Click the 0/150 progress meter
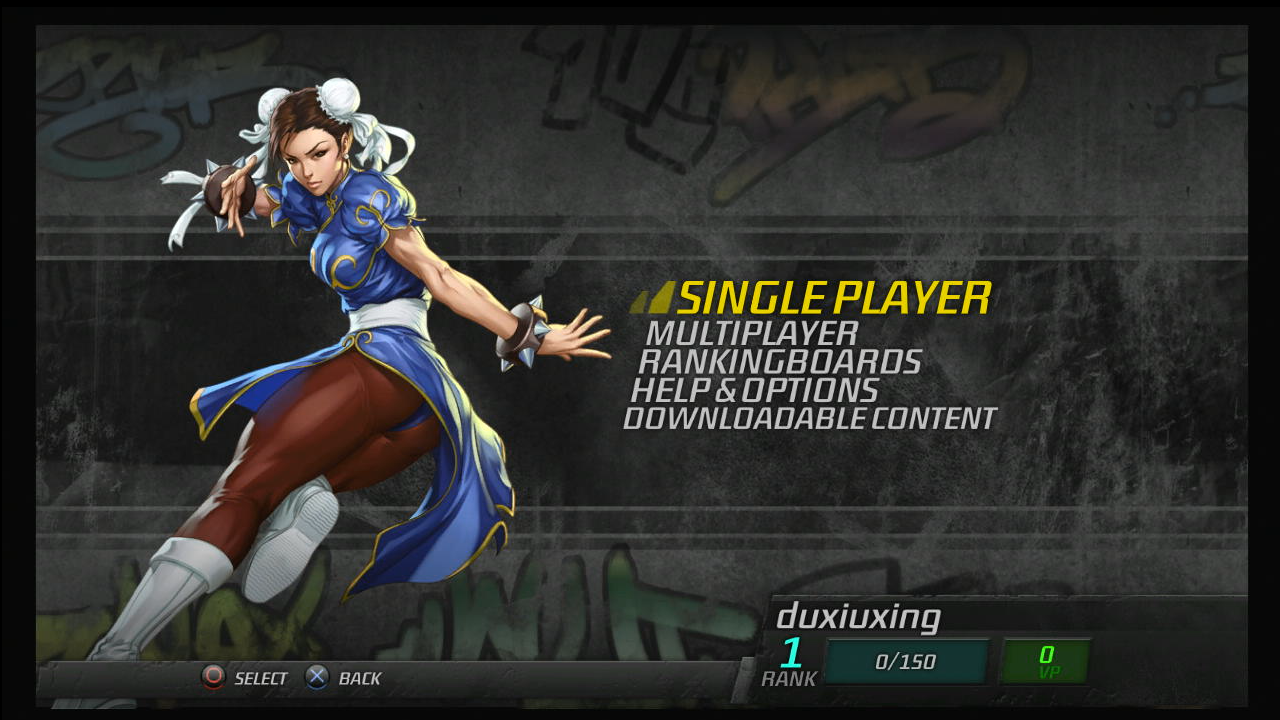1280x720 pixels. click(x=905, y=660)
